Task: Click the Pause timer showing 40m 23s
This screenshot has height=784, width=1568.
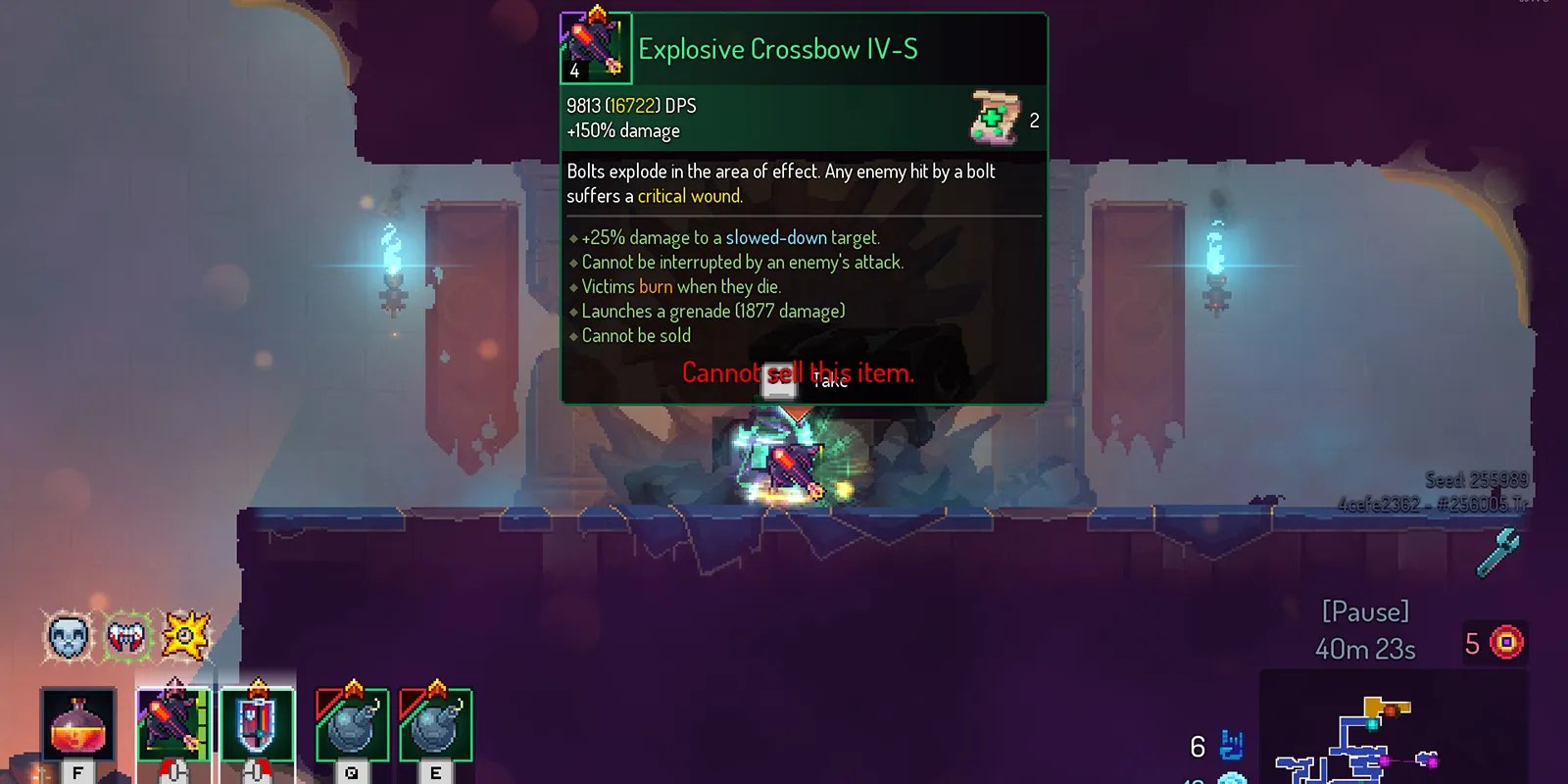Action: click(1367, 647)
